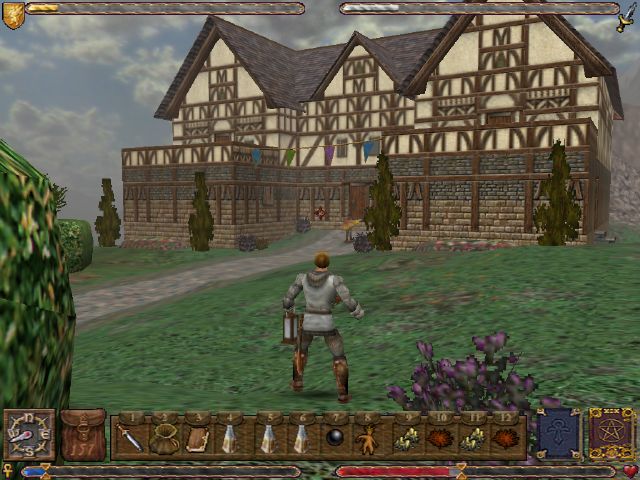Screen dimensions: 640x480
Task: Select the red spiky reagent in slot 12
Action: coord(506,438)
